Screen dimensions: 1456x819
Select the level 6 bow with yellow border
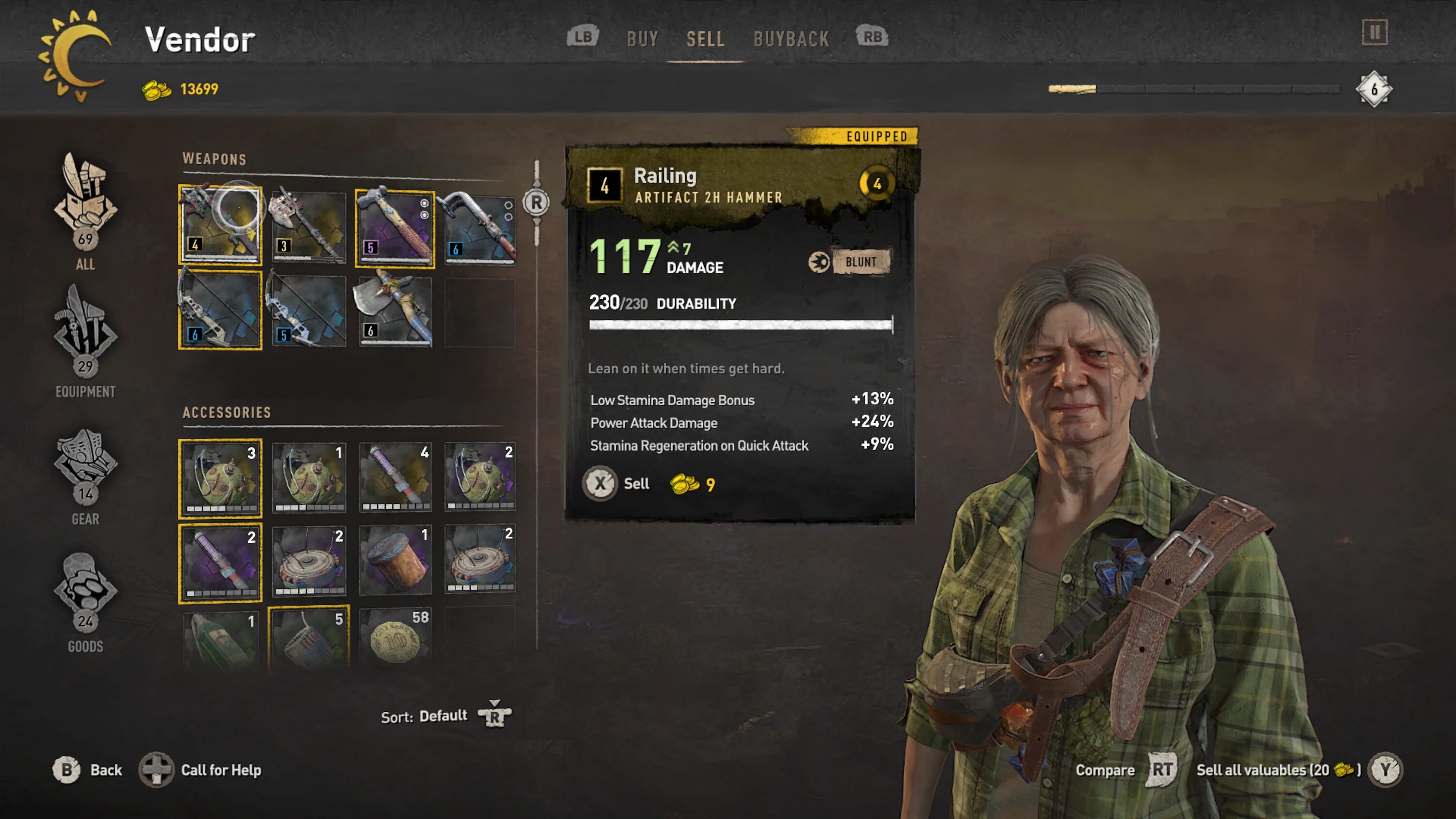coord(220,310)
